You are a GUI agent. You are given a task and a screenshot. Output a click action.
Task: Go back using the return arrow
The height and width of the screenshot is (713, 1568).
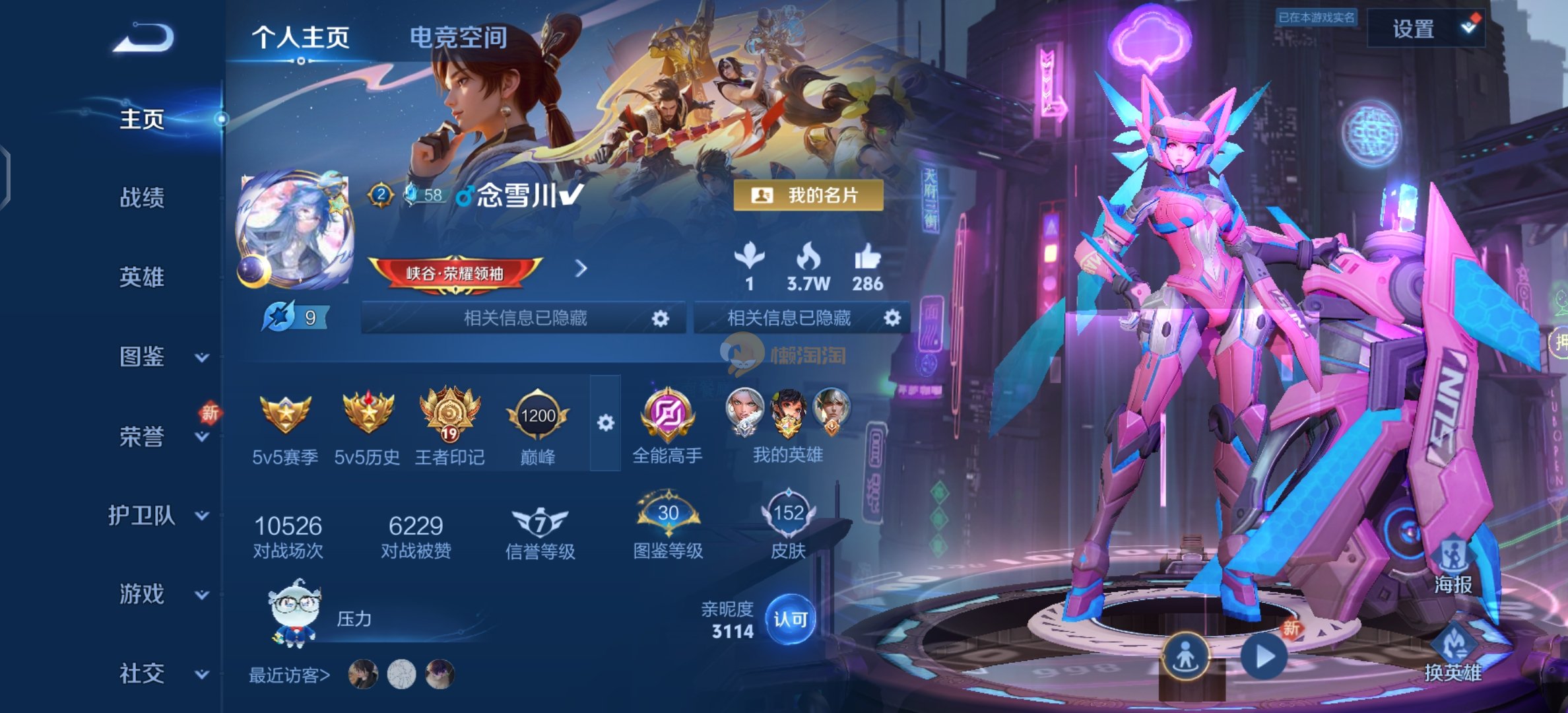coord(143,38)
